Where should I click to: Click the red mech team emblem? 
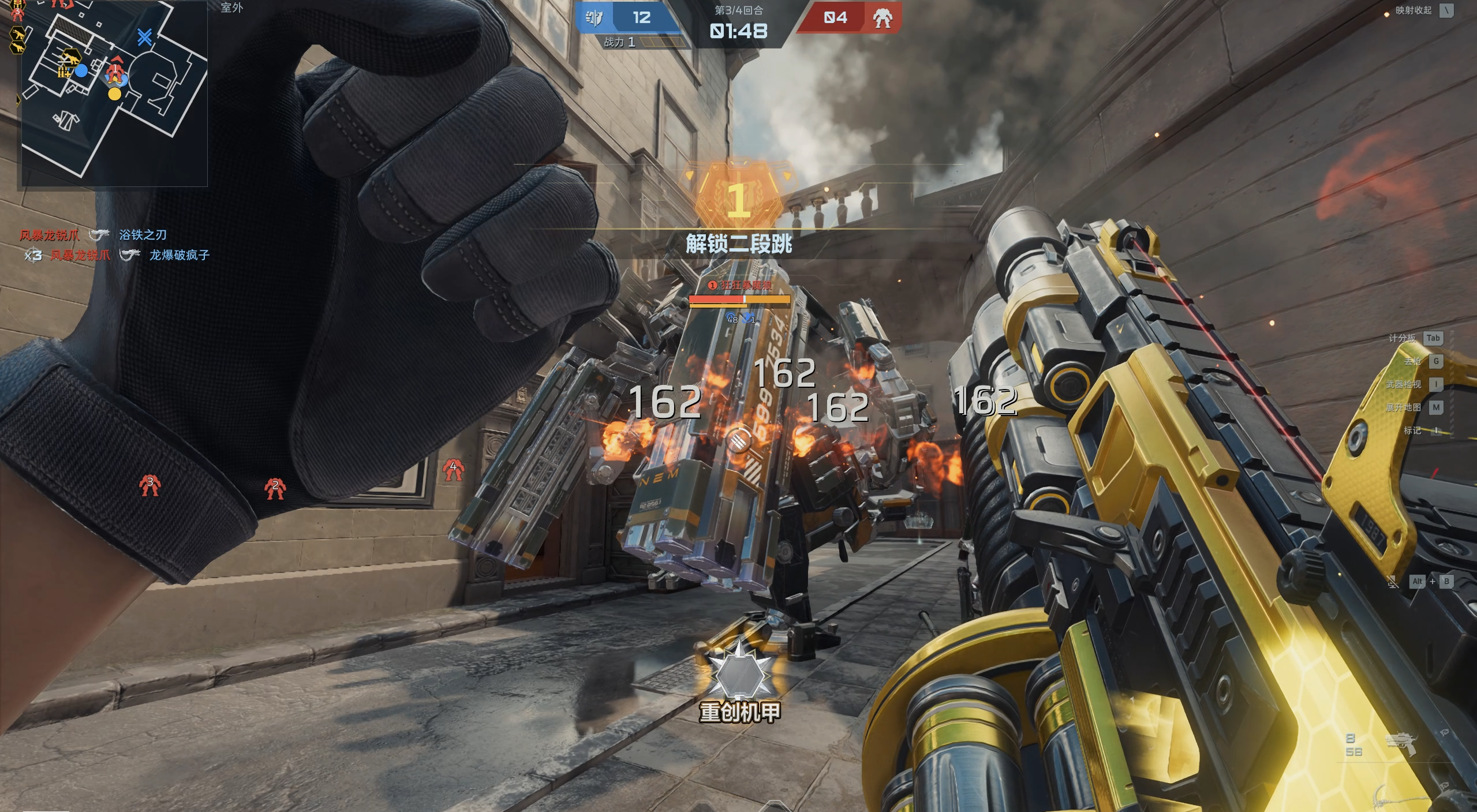[x=881, y=18]
